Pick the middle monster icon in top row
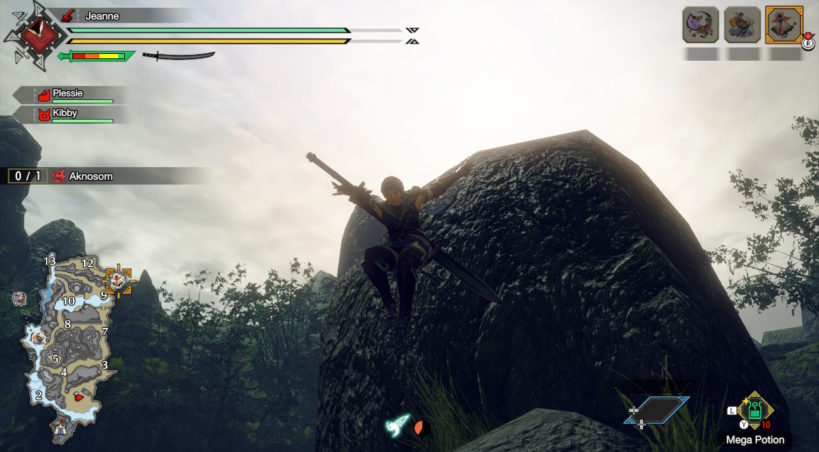Image resolution: width=819 pixels, height=452 pixels. (x=741, y=24)
